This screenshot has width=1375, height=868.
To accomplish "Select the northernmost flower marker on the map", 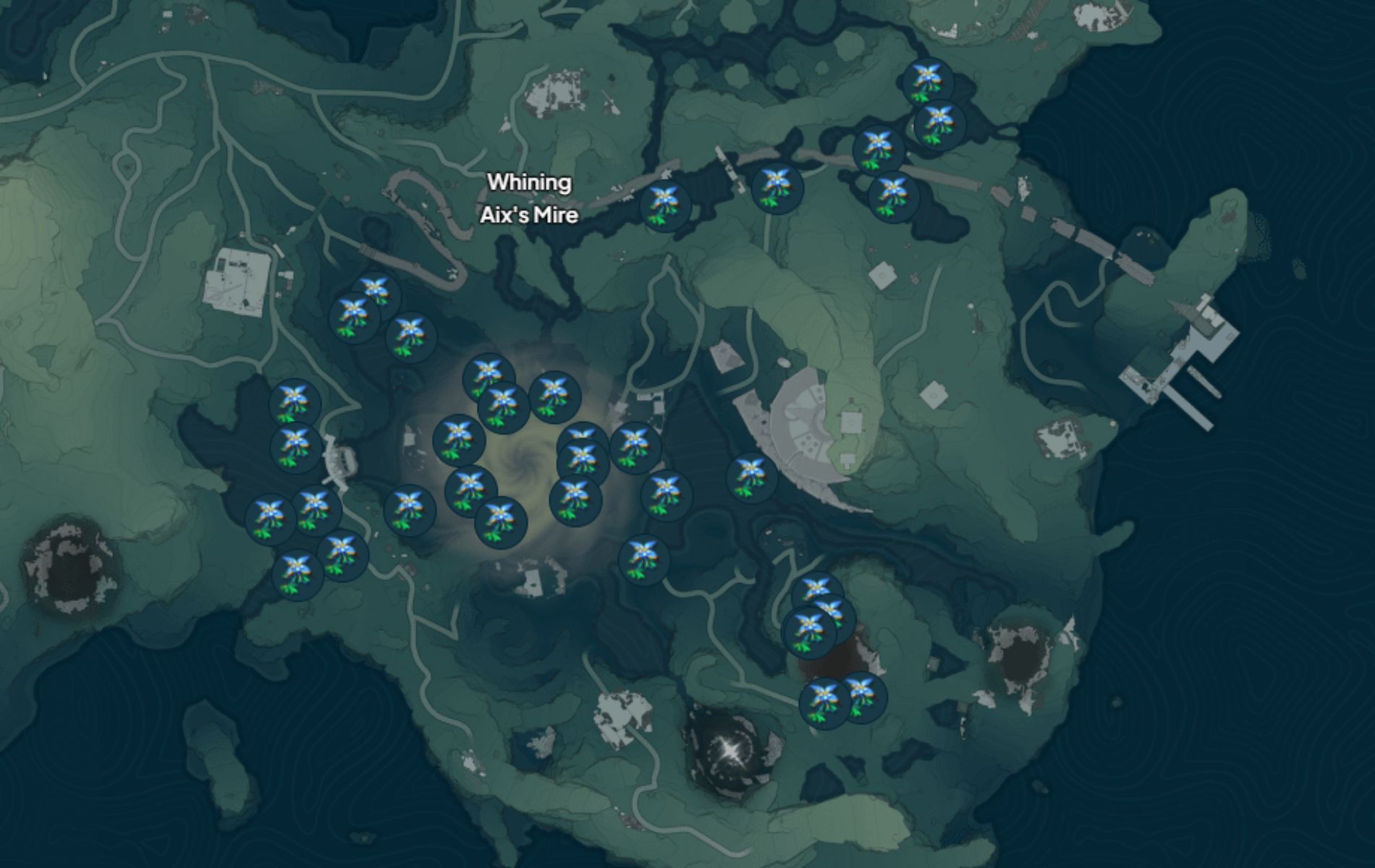I will click(927, 82).
